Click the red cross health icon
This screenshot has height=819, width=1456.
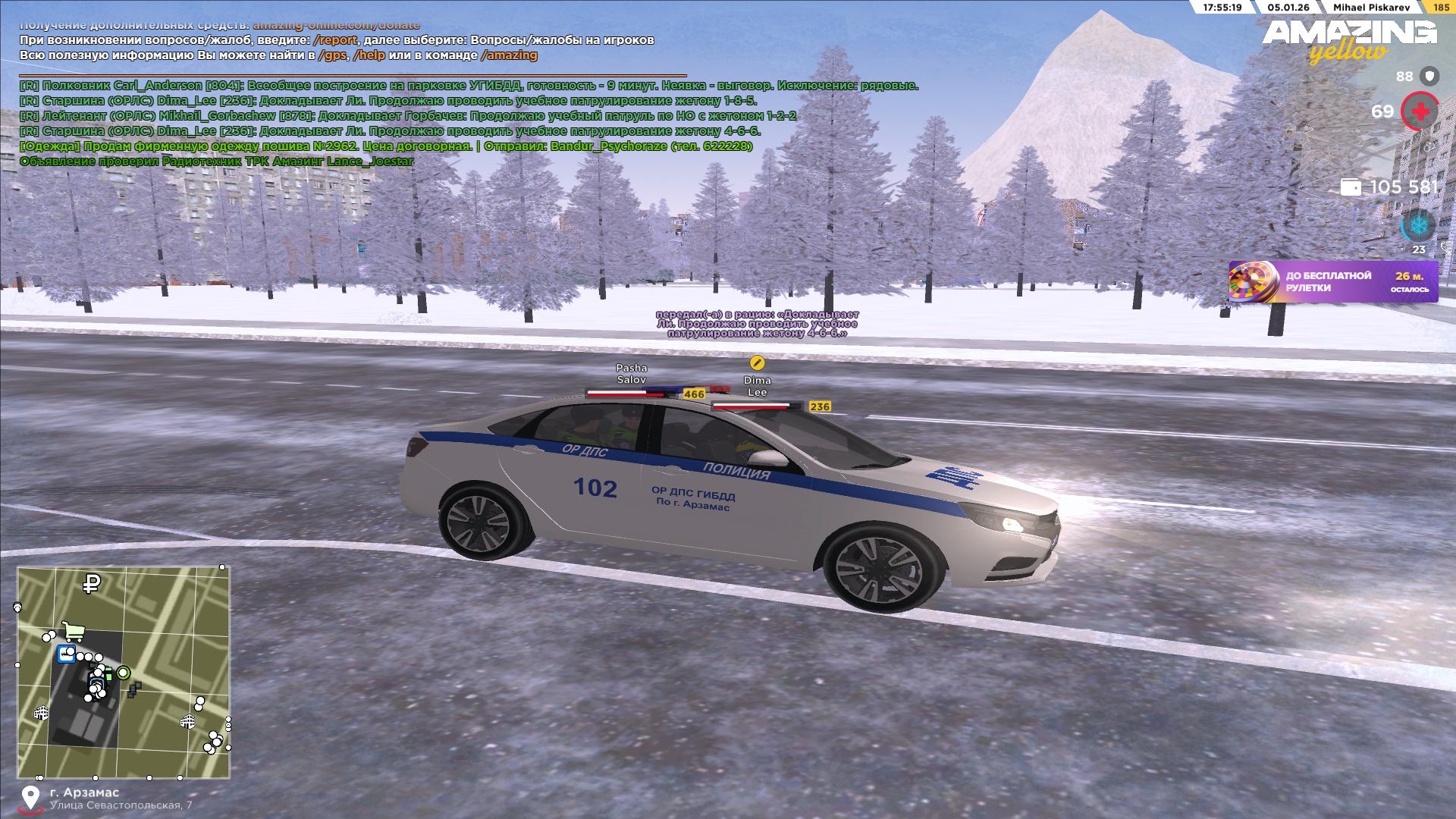(x=1420, y=111)
